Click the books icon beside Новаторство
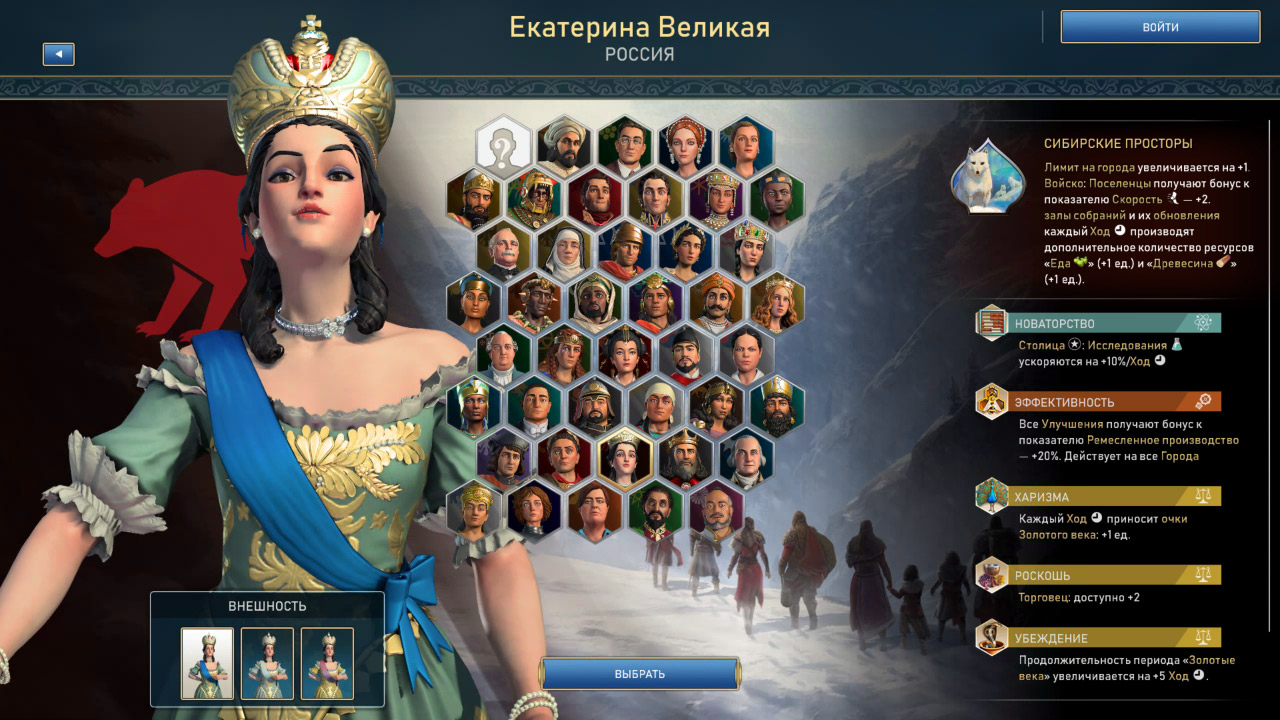This screenshot has height=720, width=1280. tap(990, 324)
